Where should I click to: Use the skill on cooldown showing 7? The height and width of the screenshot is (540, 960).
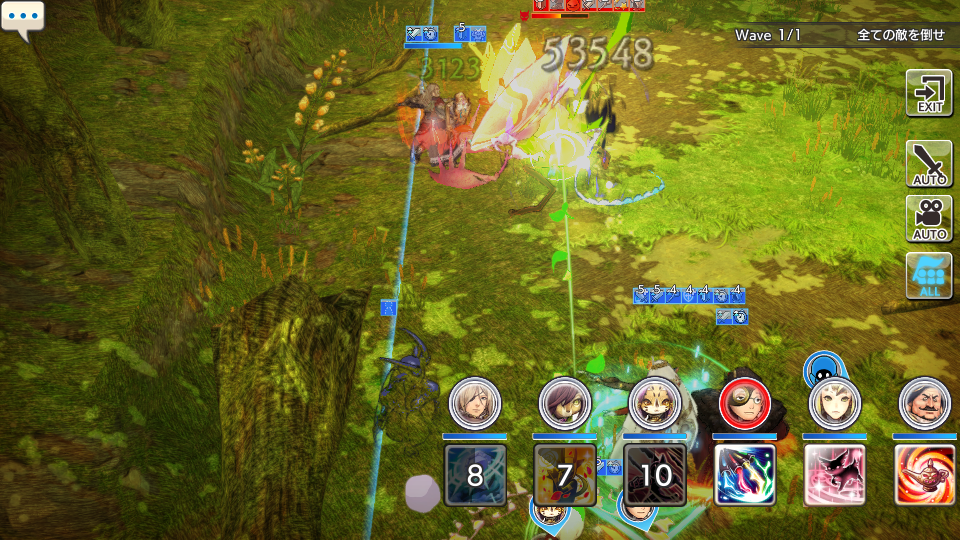point(565,475)
